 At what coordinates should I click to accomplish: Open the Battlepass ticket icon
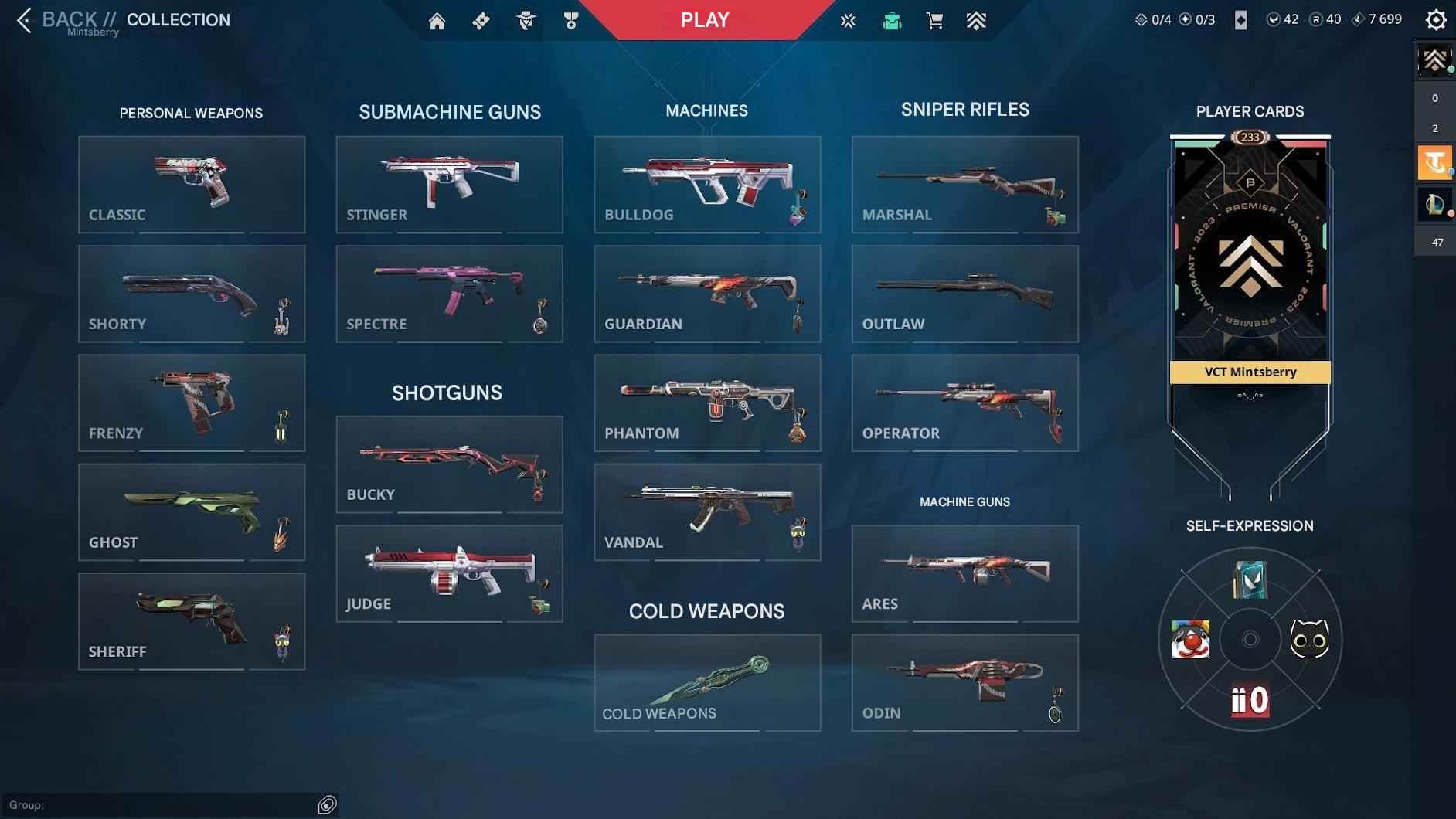click(481, 20)
